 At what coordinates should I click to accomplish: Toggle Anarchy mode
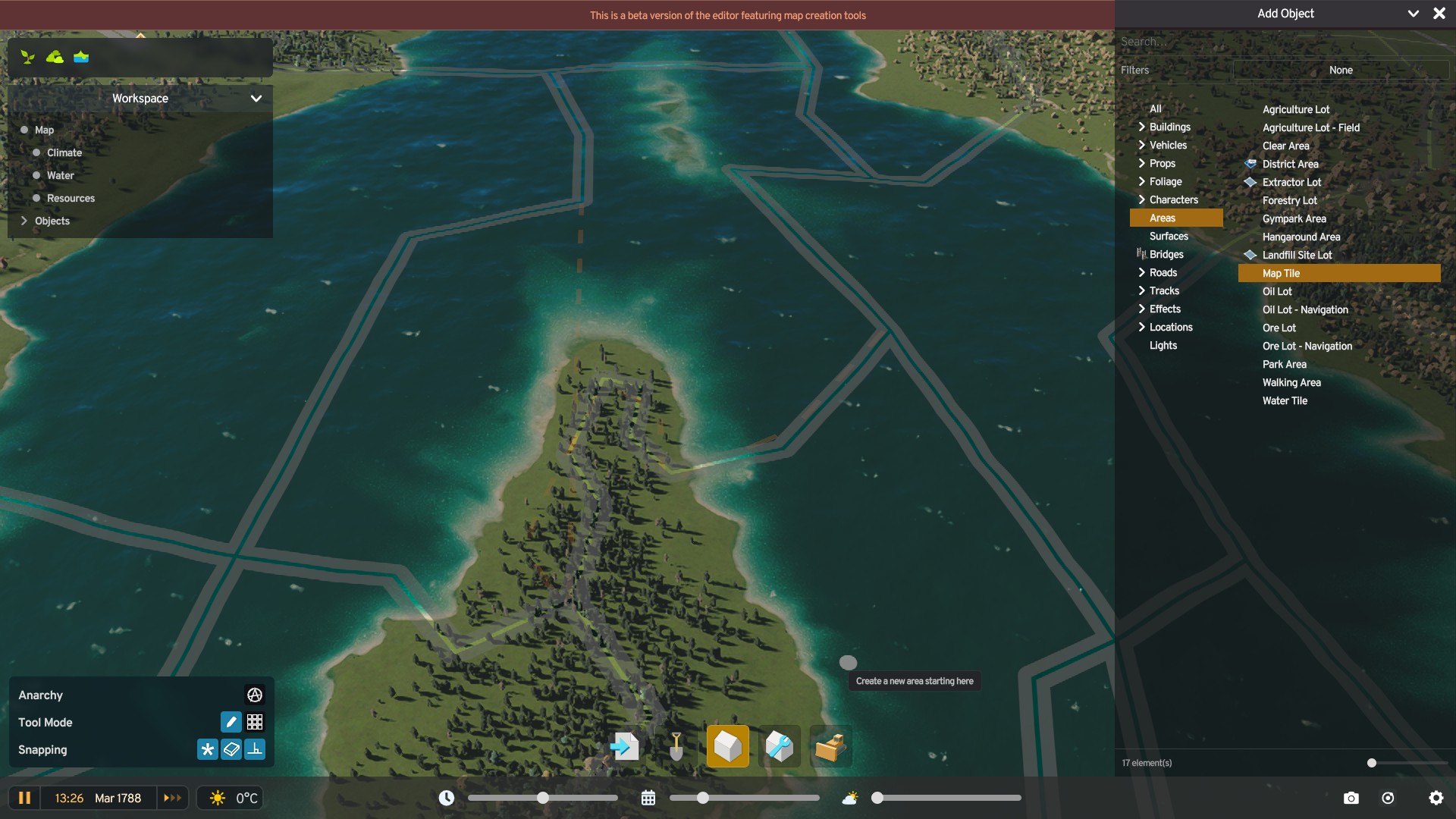click(254, 695)
